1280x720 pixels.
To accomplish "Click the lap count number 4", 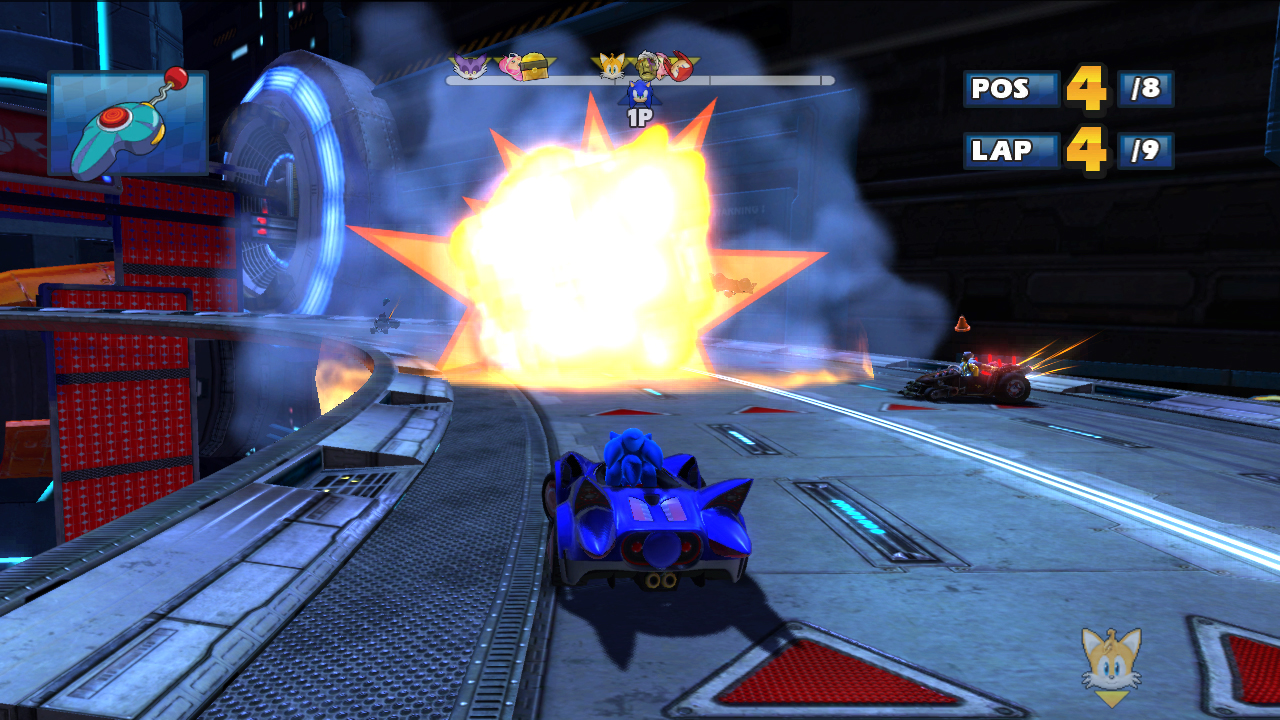I will (x=1089, y=152).
